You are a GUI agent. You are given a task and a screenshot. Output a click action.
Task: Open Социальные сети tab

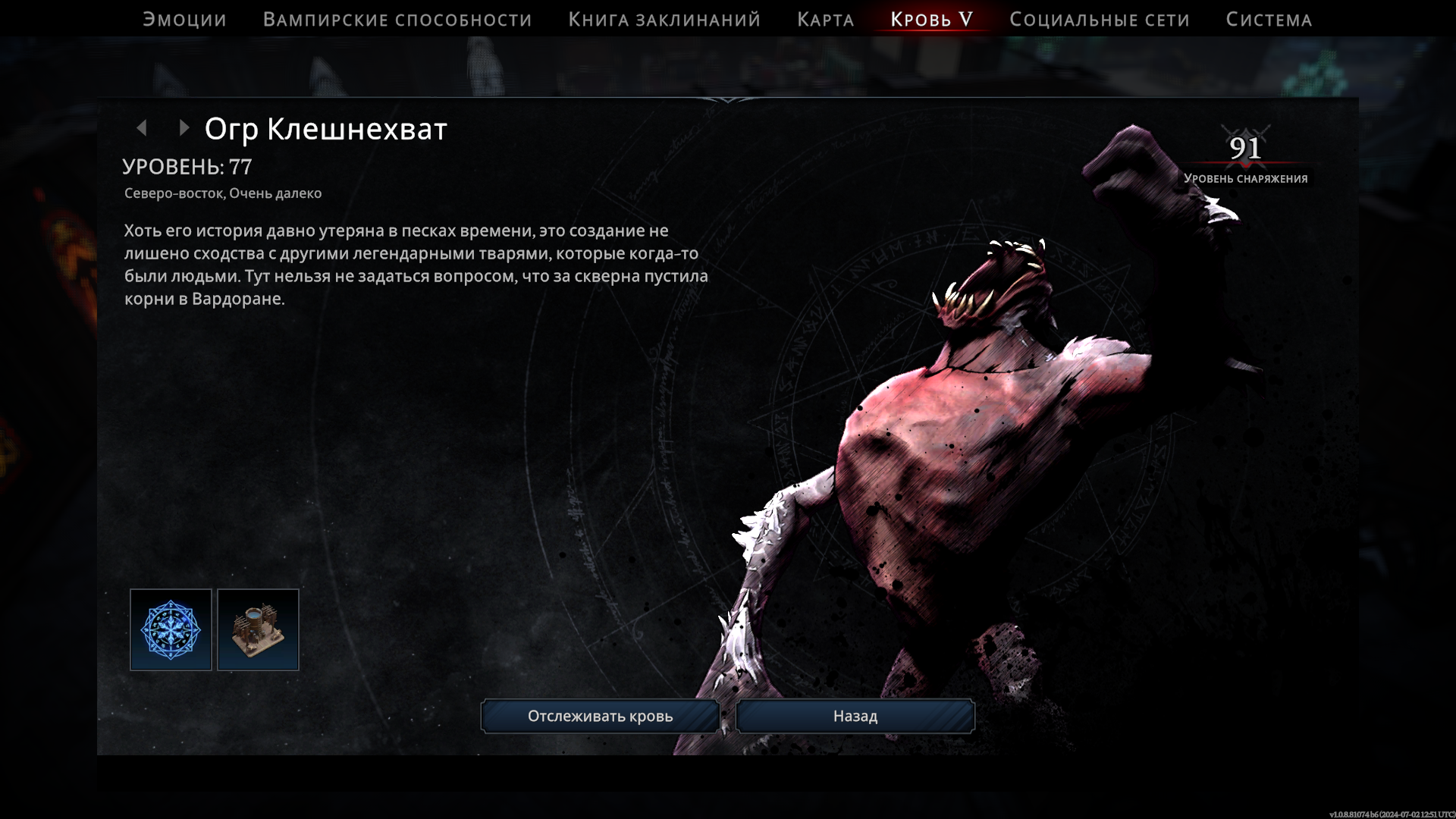(x=1099, y=20)
